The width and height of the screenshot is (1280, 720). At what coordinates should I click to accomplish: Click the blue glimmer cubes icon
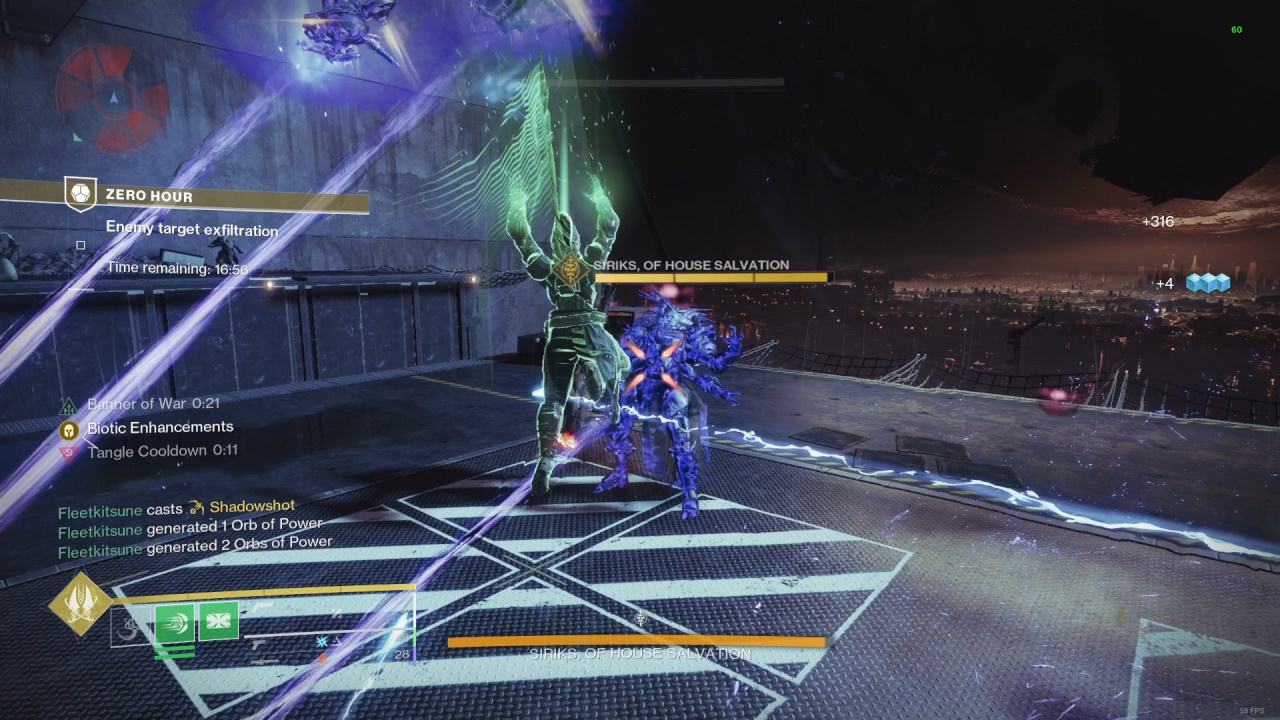coord(1207,284)
